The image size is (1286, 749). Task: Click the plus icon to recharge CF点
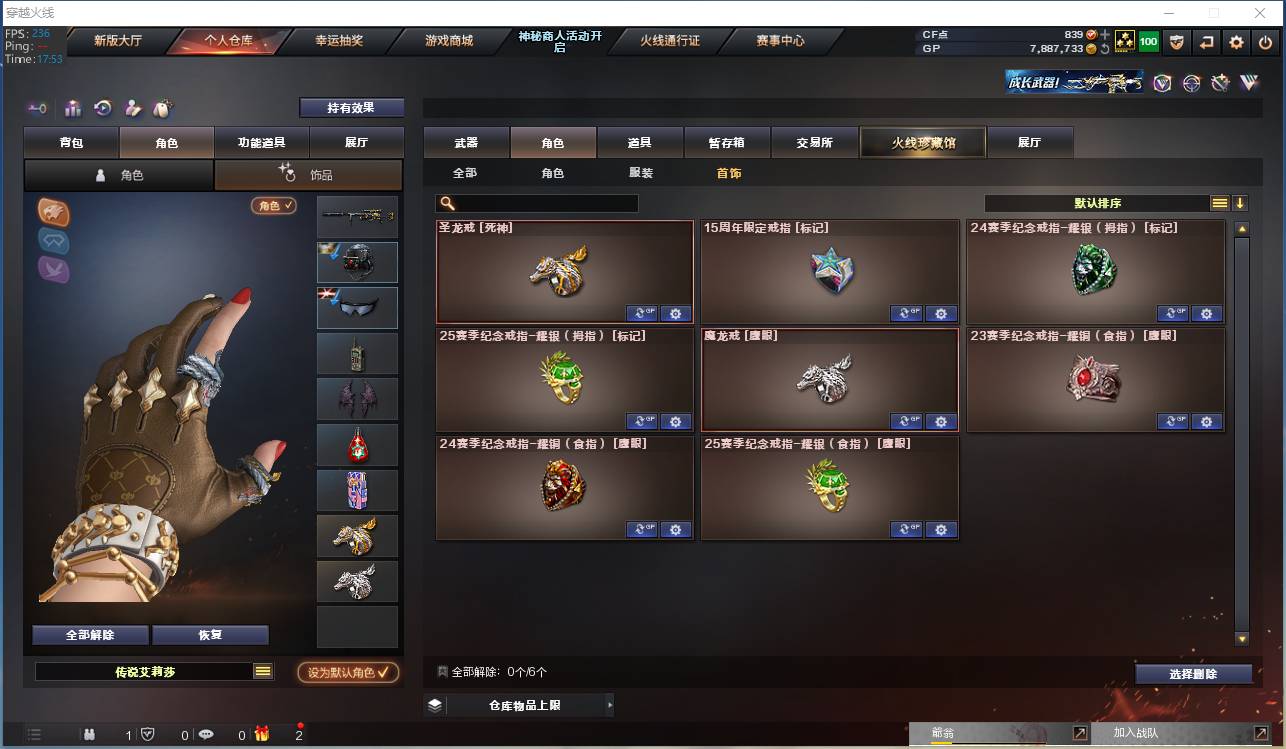1105,35
